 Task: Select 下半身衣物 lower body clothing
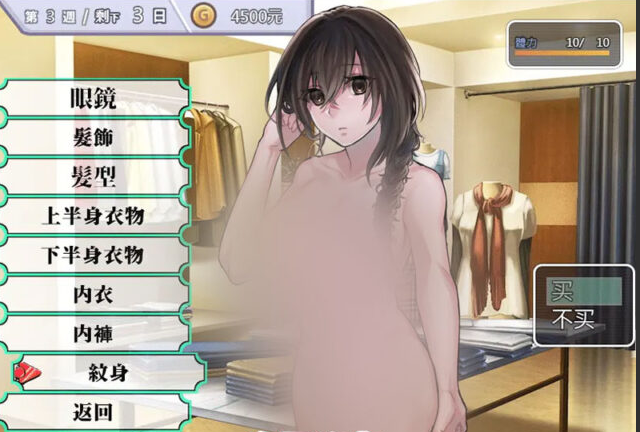(93, 254)
